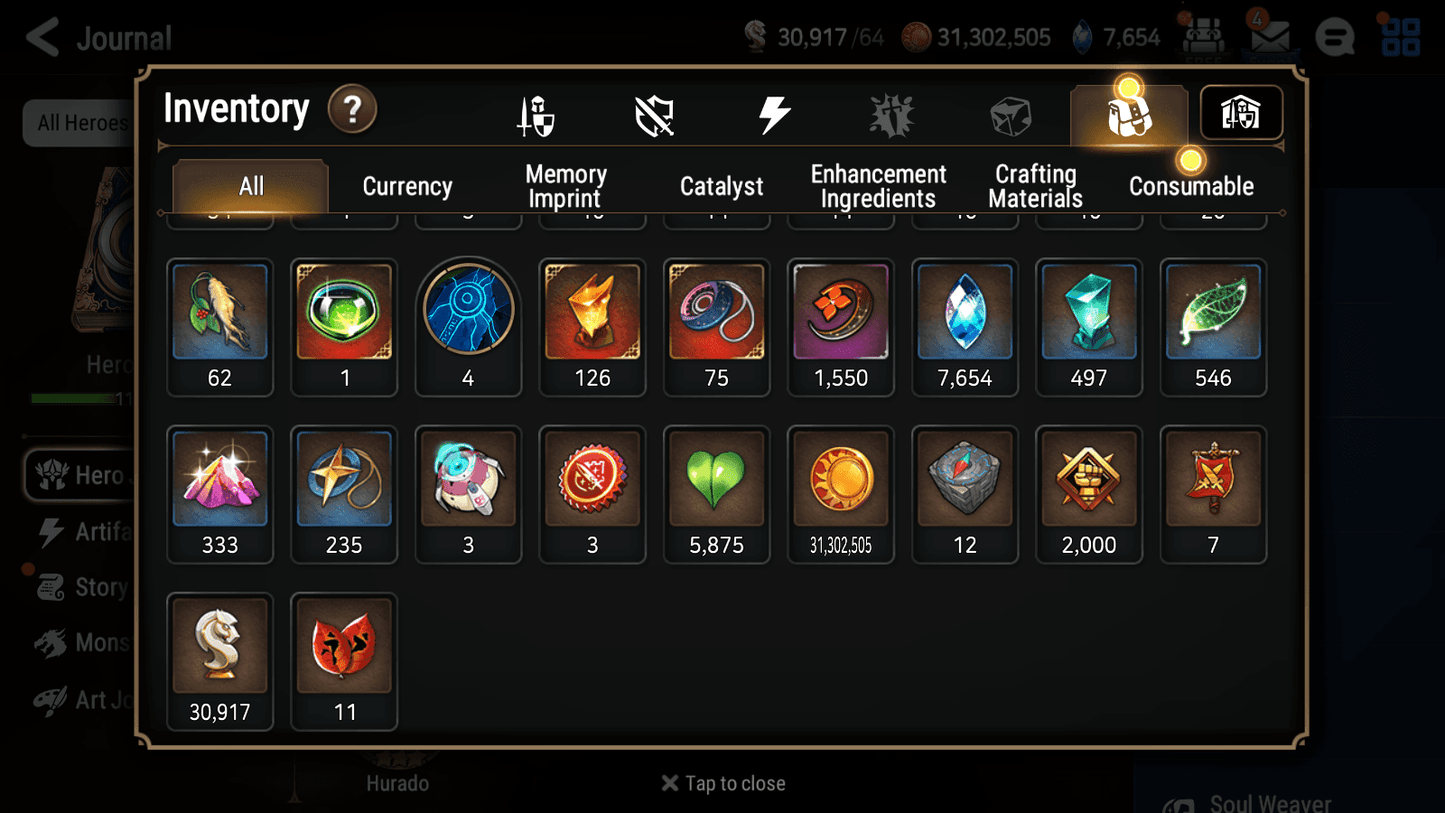Open the chat bubble icon

pos(1334,36)
